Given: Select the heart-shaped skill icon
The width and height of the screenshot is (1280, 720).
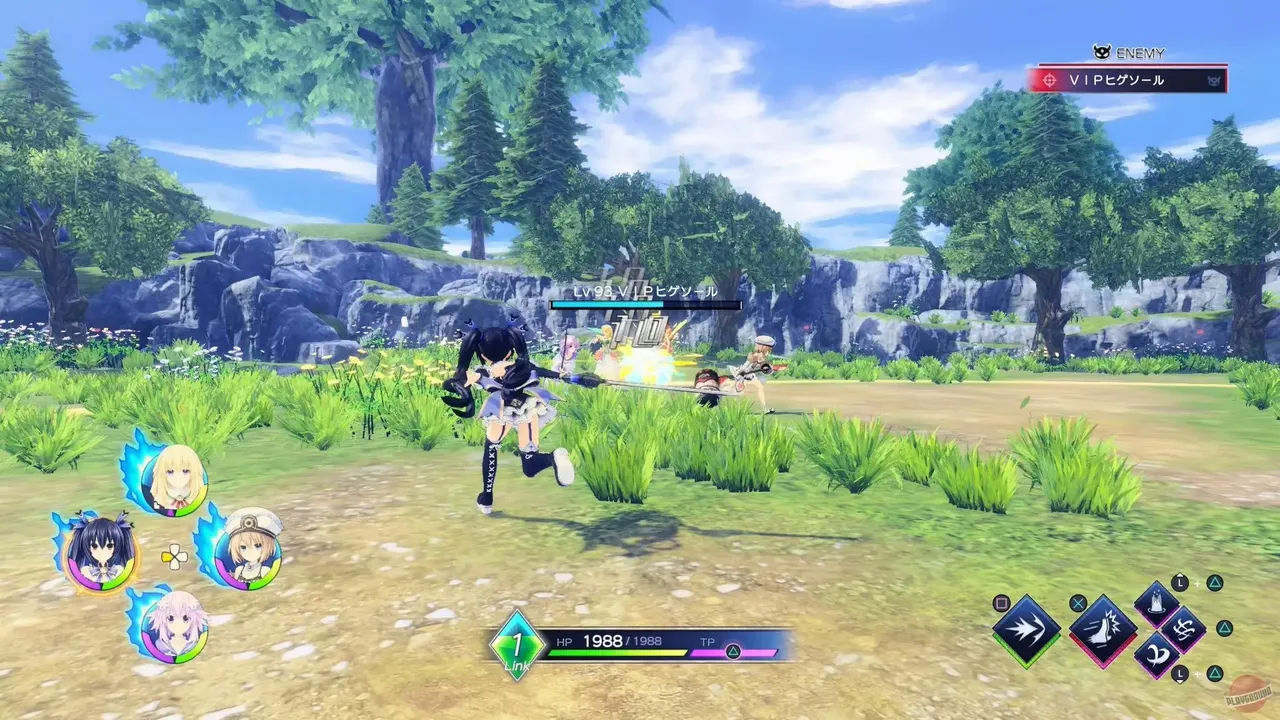Looking at the screenshot, I should (1155, 654).
